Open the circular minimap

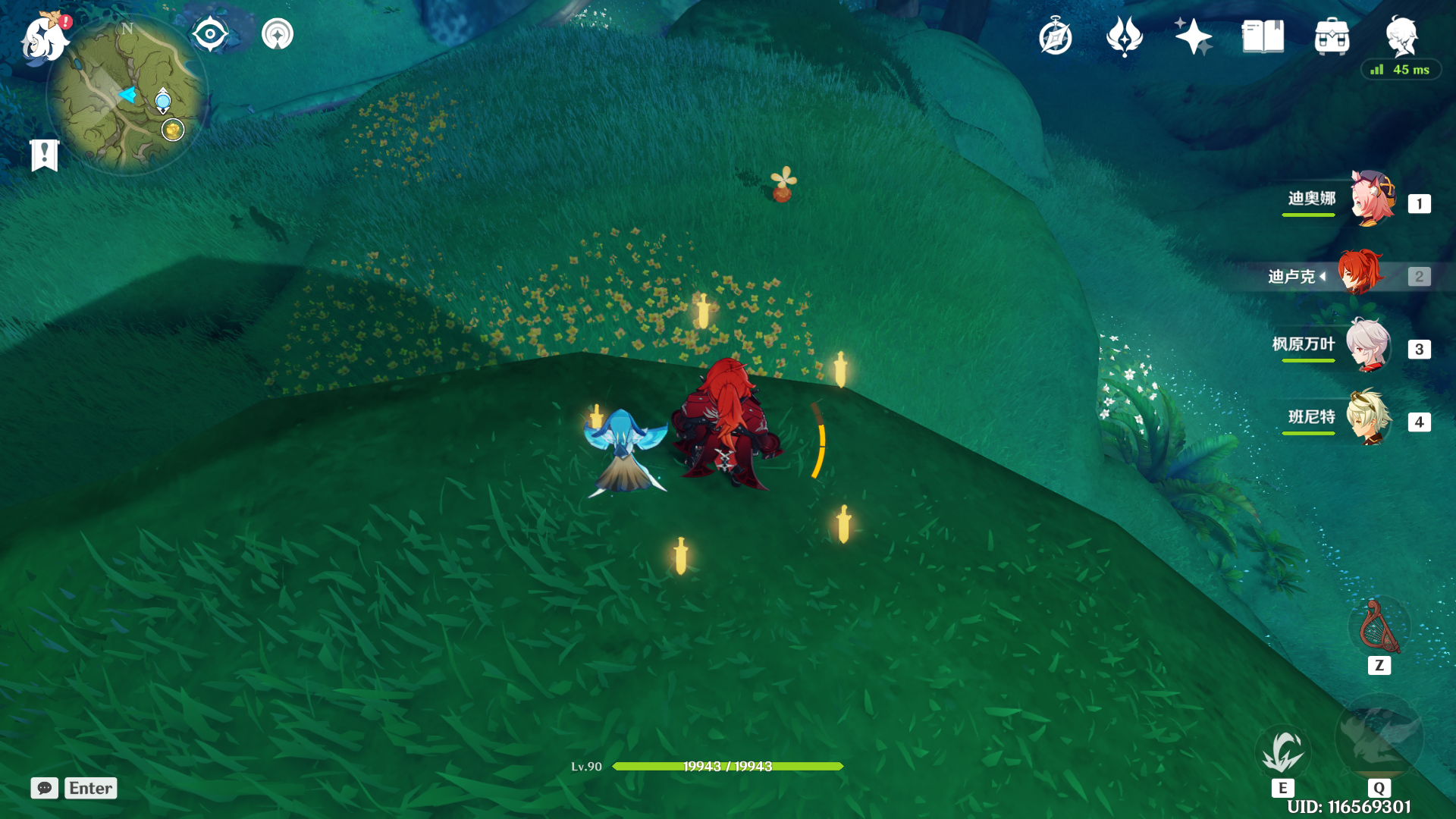126,96
